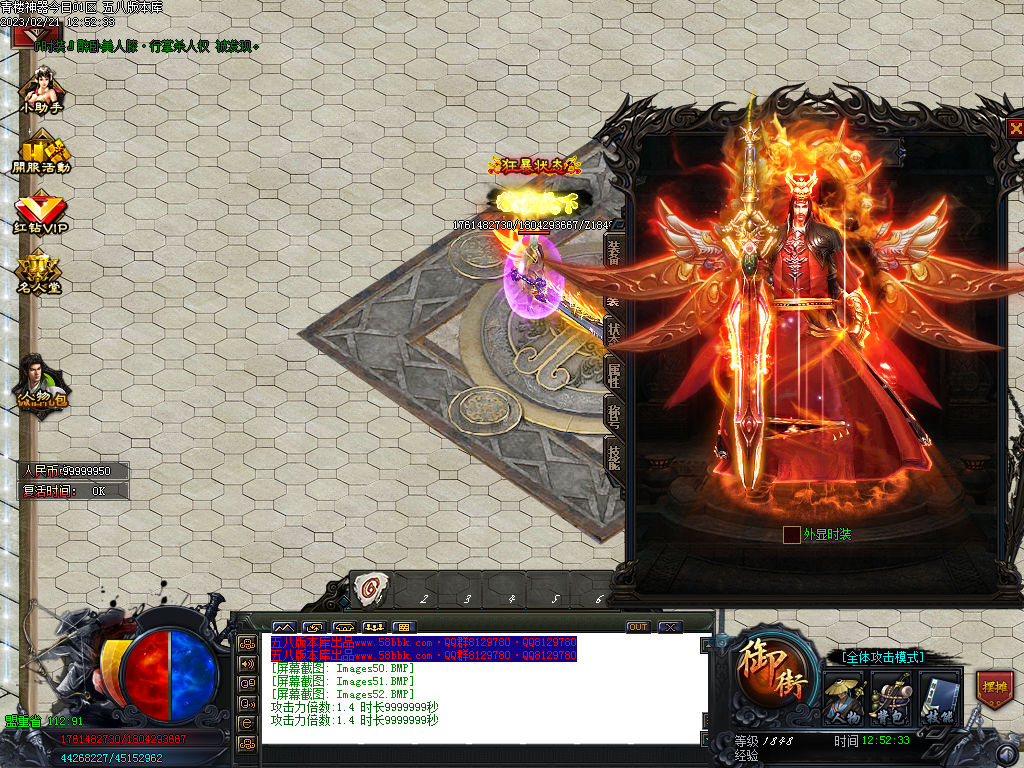This screenshot has height=768, width=1024.
Task: Open the 名人堂 hall of fame
Action: pos(39,273)
